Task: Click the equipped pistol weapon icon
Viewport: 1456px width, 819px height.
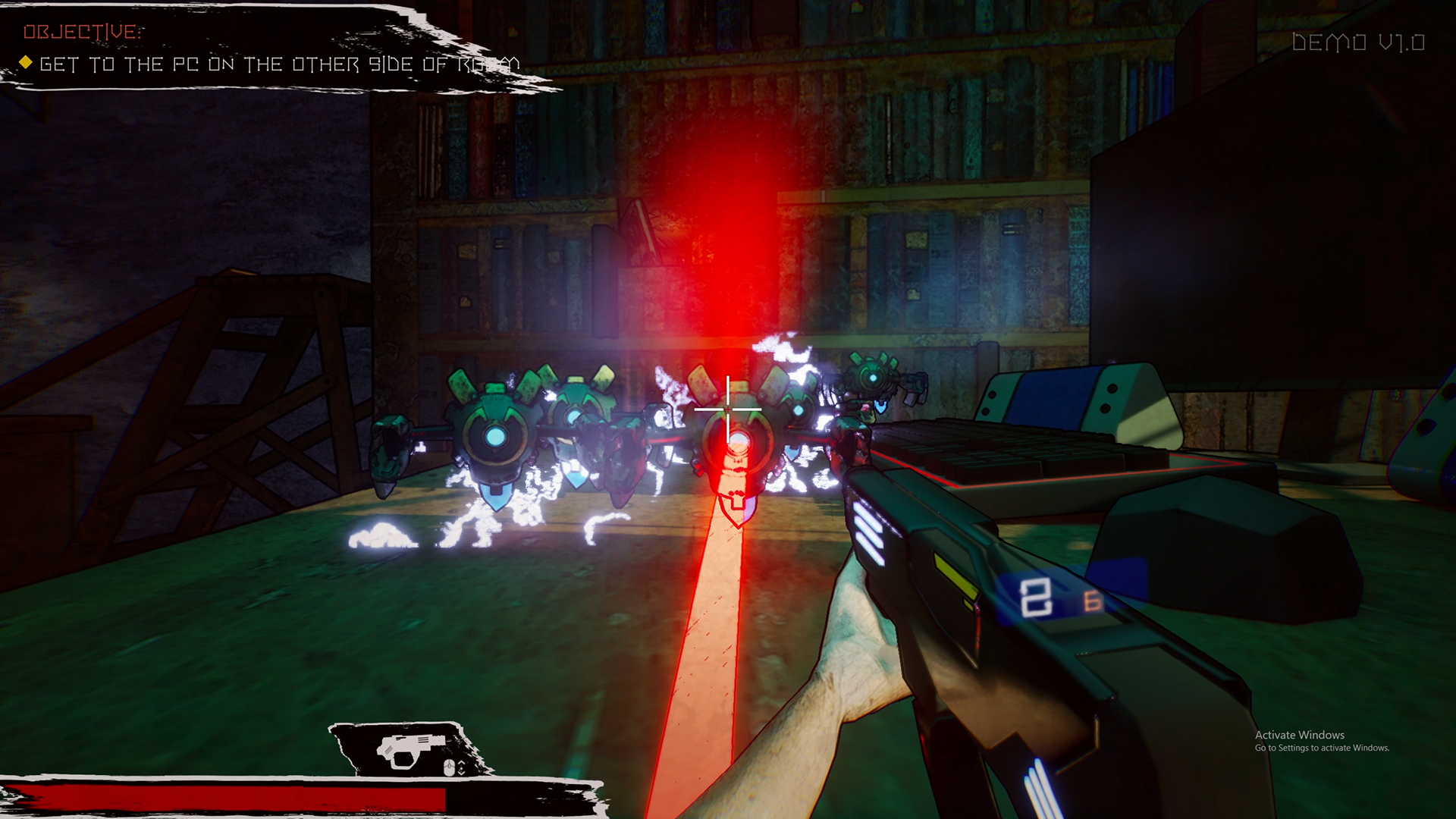Action: (x=410, y=748)
